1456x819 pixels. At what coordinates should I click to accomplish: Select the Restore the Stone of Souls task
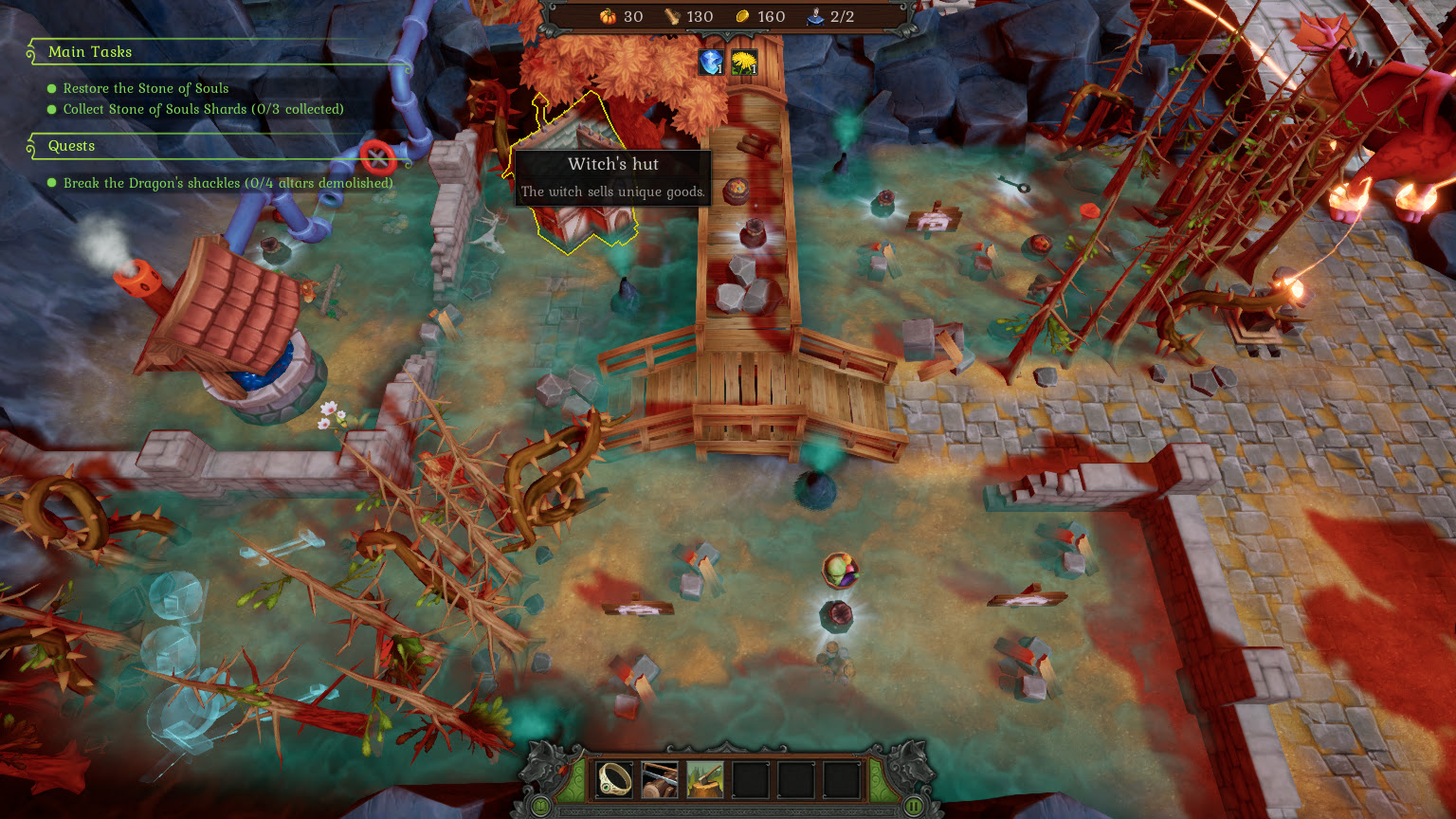click(146, 88)
